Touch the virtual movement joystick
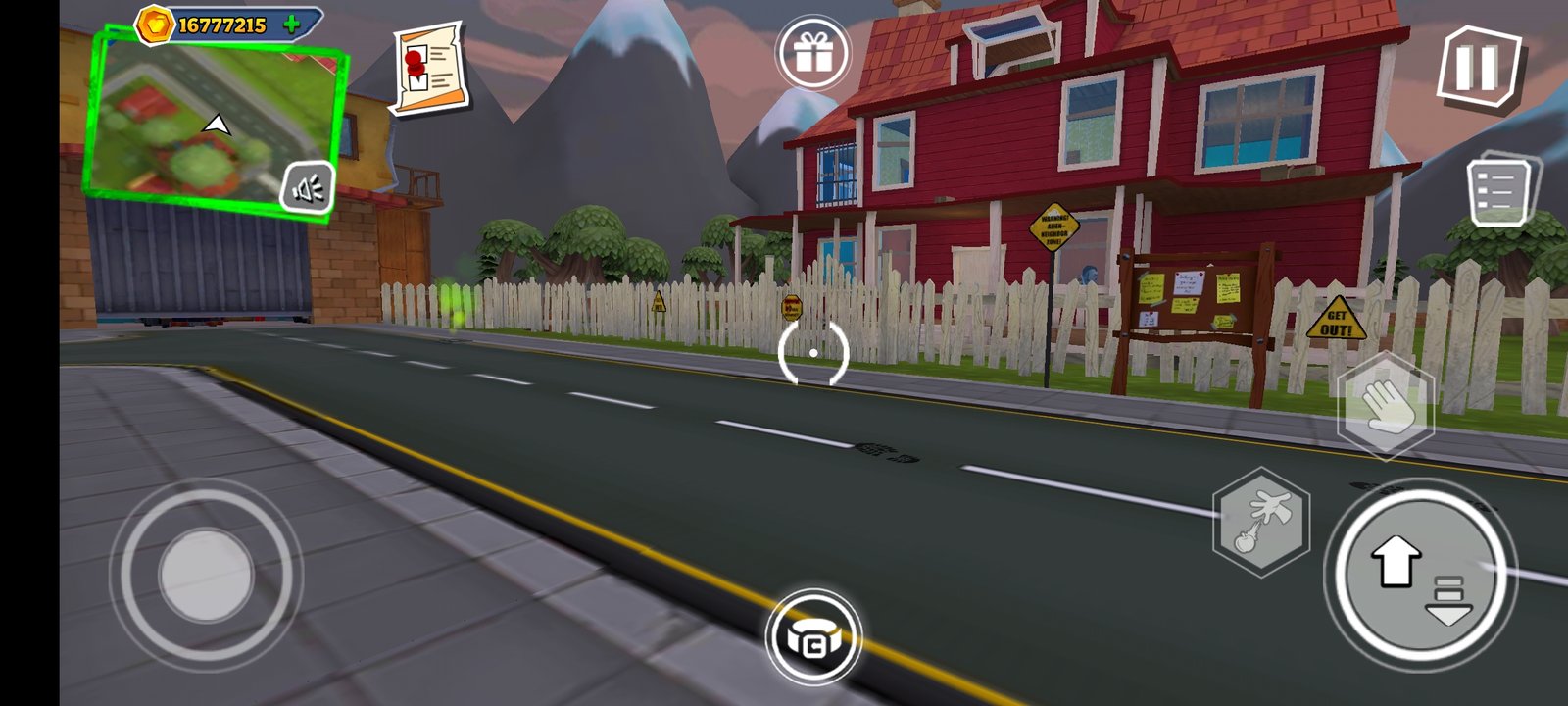 click(x=206, y=575)
